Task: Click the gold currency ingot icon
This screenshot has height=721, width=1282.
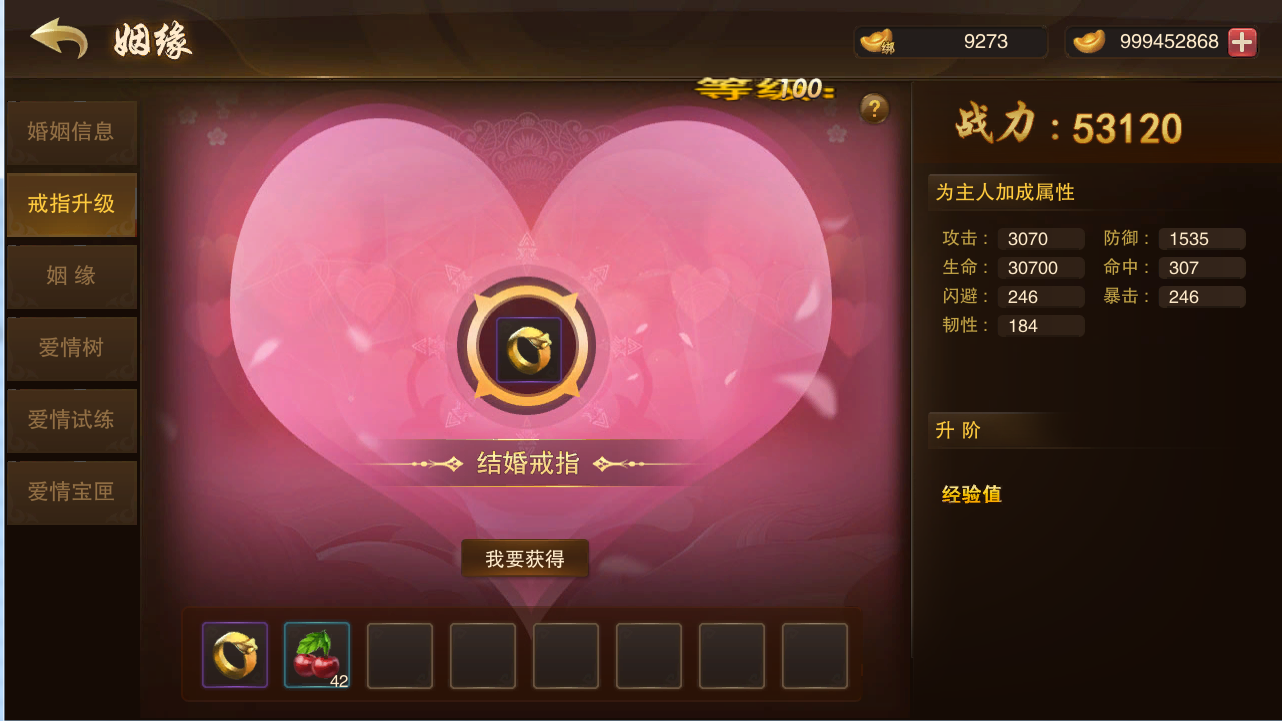Action: click(x=1088, y=41)
